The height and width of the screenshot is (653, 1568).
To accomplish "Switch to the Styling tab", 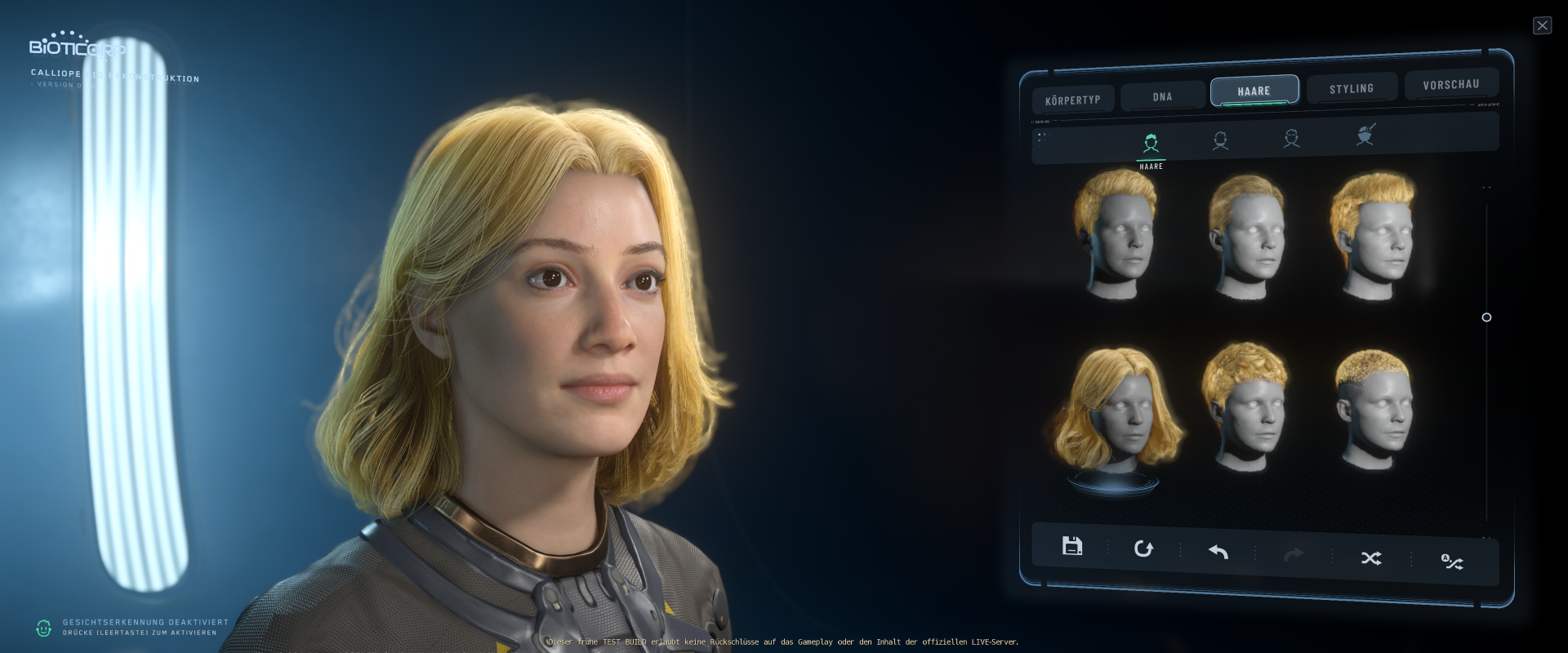I will tap(1352, 87).
